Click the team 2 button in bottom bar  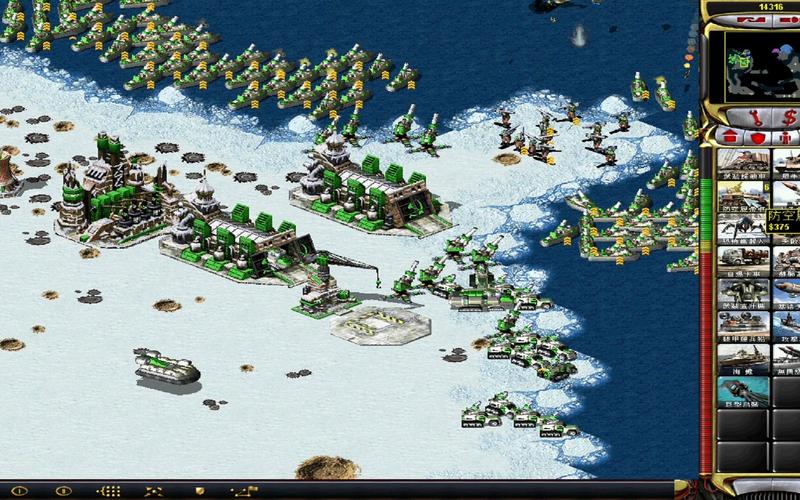(x=62, y=492)
